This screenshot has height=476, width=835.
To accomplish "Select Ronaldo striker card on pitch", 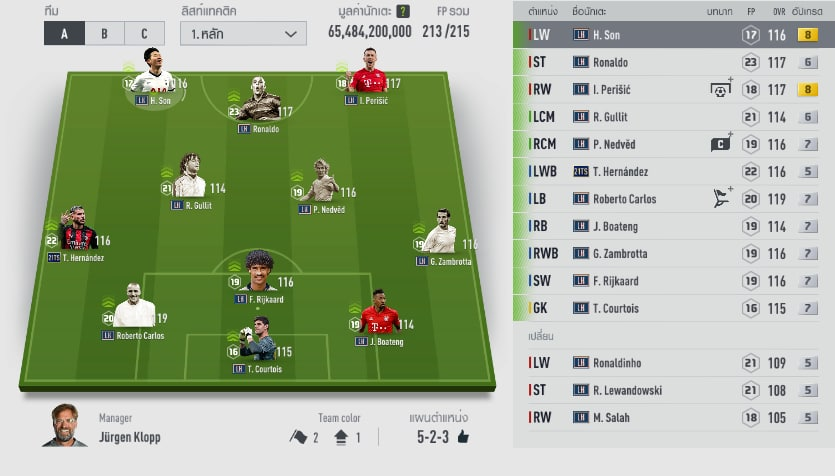I will click(259, 103).
